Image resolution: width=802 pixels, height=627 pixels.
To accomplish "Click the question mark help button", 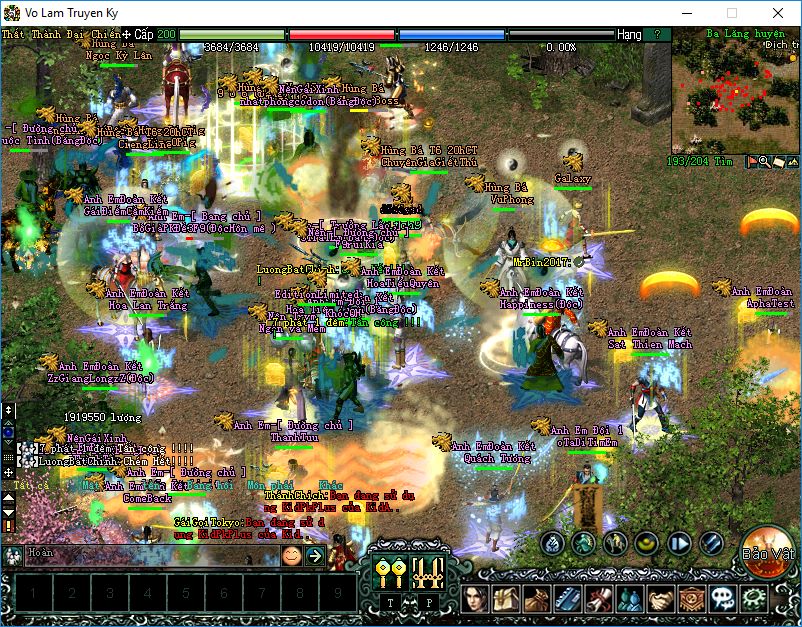I will (x=656, y=34).
